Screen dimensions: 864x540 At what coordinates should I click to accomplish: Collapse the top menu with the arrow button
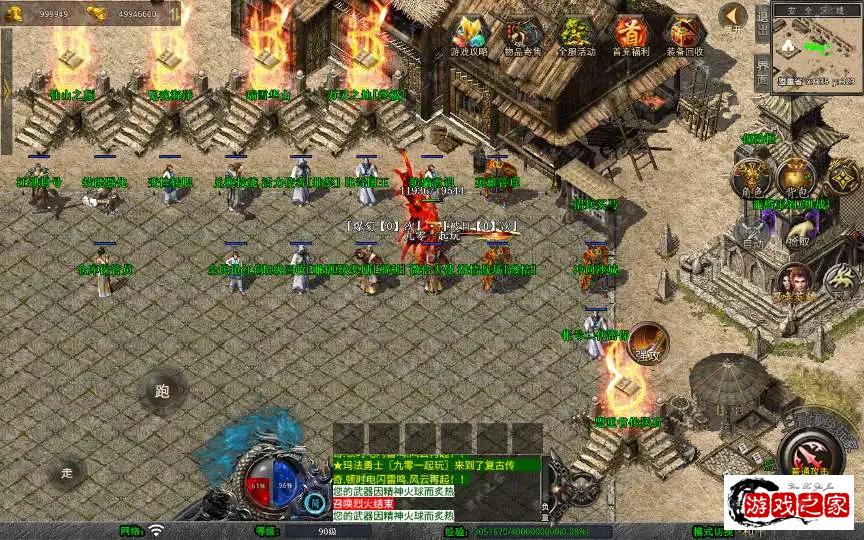click(733, 16)
